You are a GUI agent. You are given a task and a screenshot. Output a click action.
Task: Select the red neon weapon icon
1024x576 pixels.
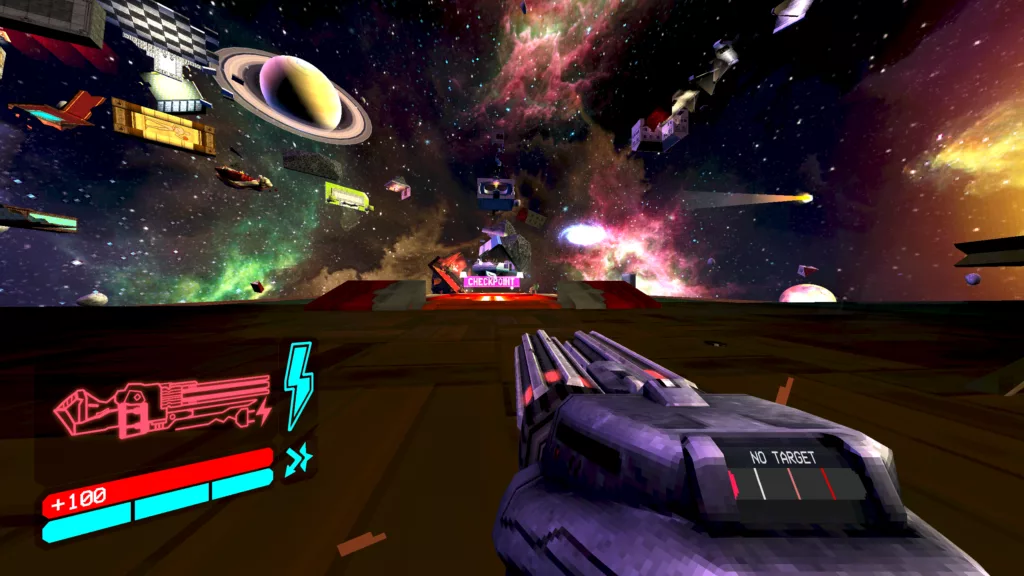(x=162, y=408)
